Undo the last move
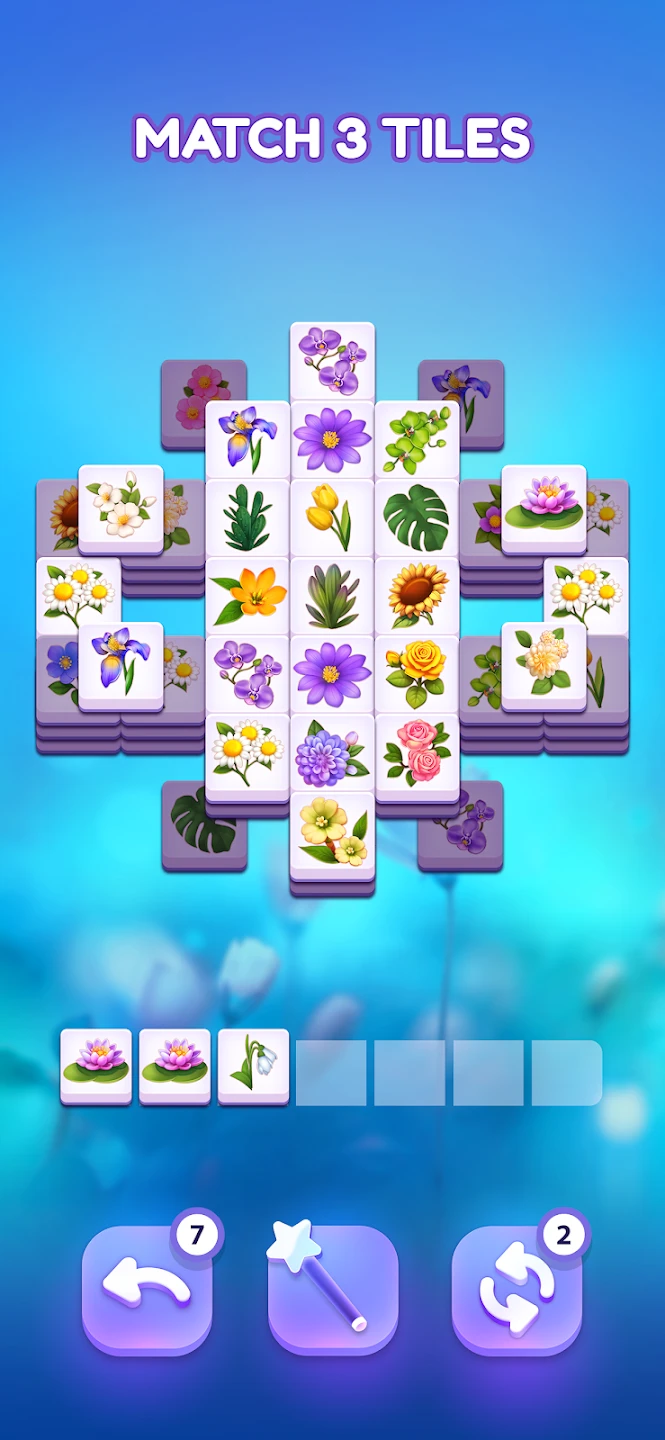665x1440 pixels. click(x=146, y=1289)
